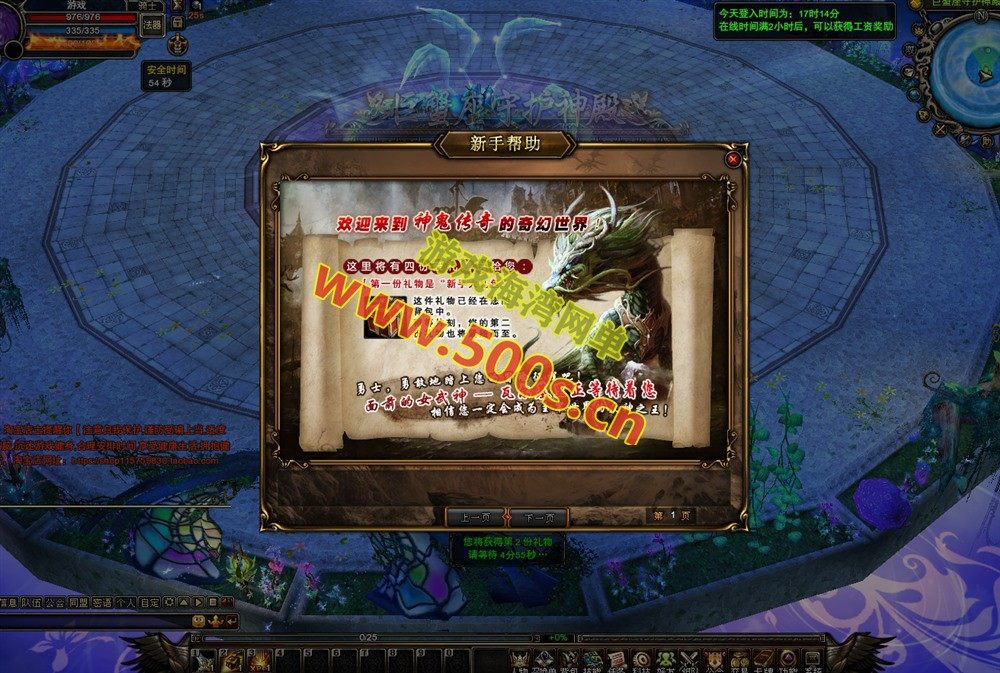Switch to the 同盟 alliance chat tab
The height and width of the screenshot is (673, 1000).
(x=78, y=602)
